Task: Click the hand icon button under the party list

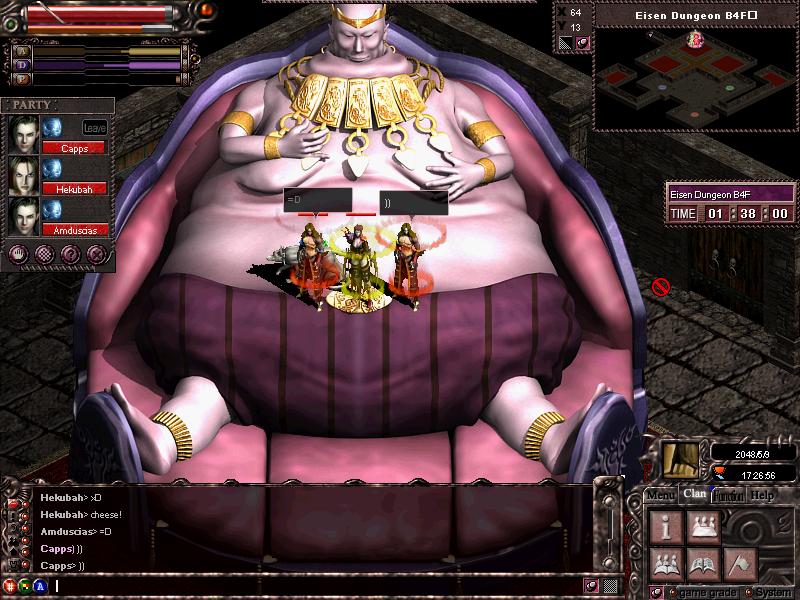Action: pos(18,254)
